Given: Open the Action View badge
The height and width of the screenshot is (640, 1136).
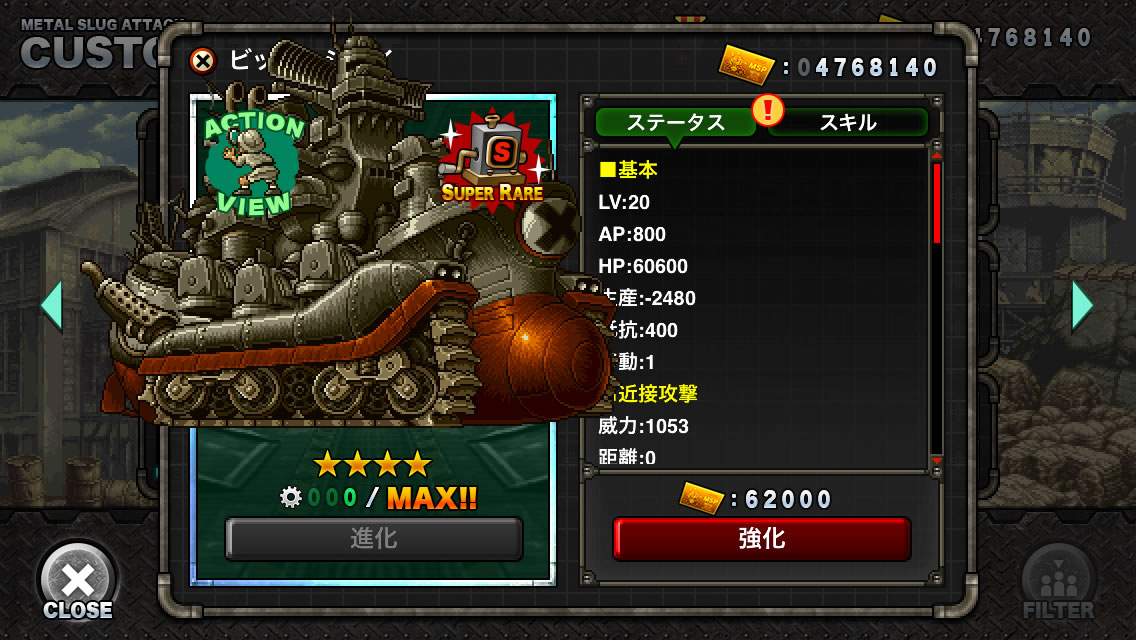Looking at the screenshot, I should click(253, 163).
